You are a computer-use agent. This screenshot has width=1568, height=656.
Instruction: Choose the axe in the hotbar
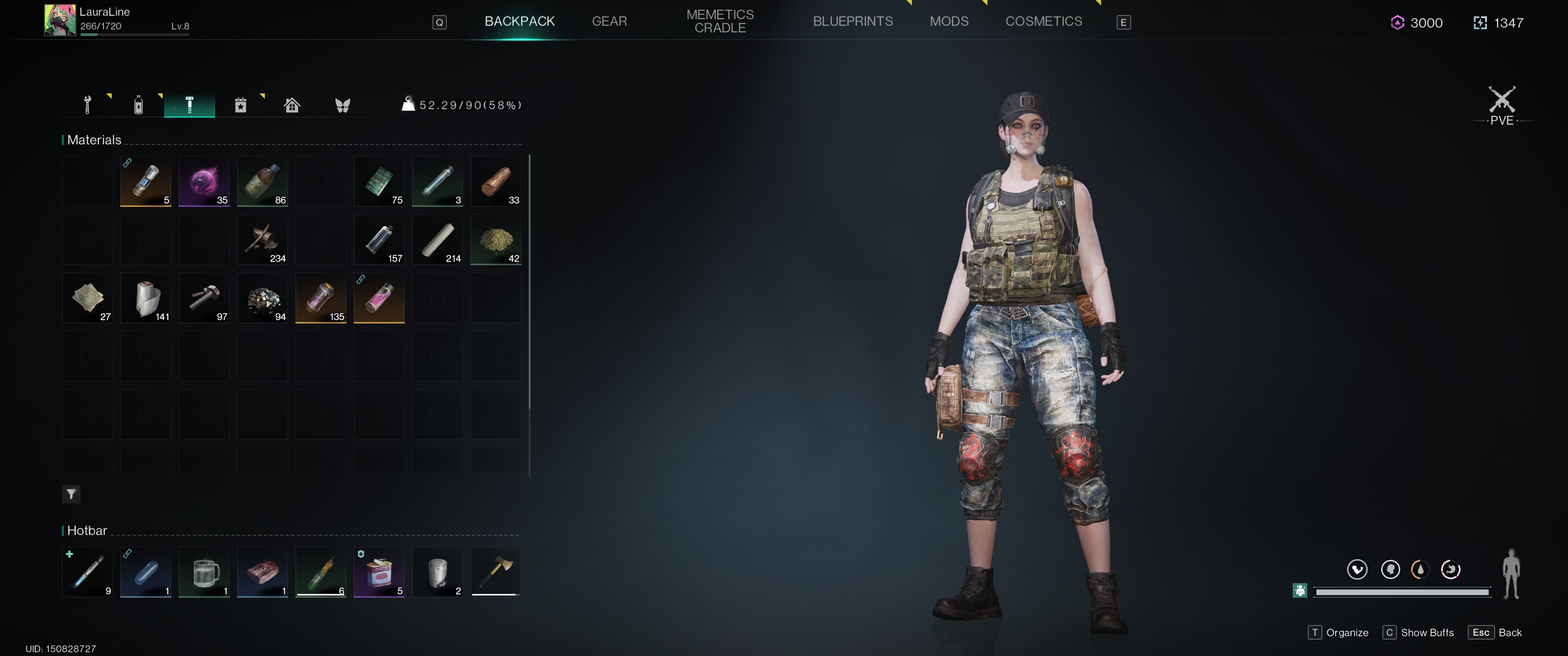495,572
